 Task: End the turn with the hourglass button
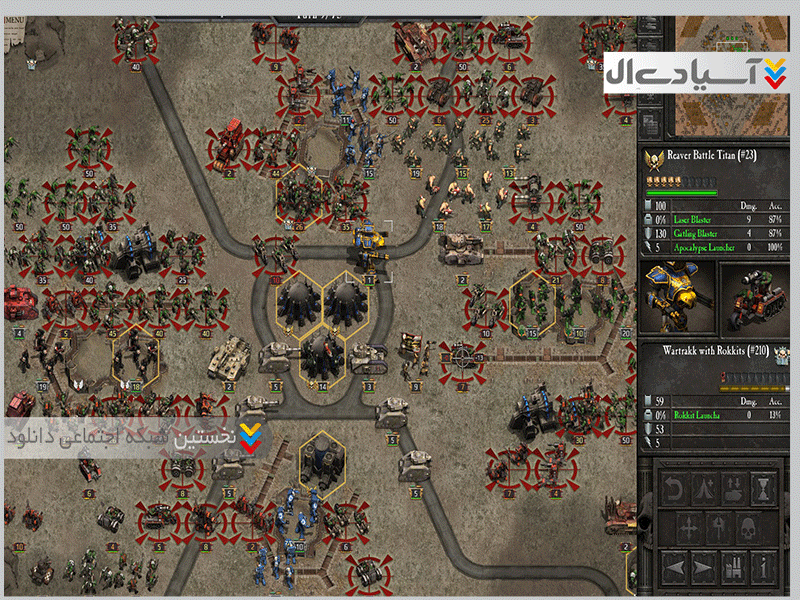pos(763,490)
